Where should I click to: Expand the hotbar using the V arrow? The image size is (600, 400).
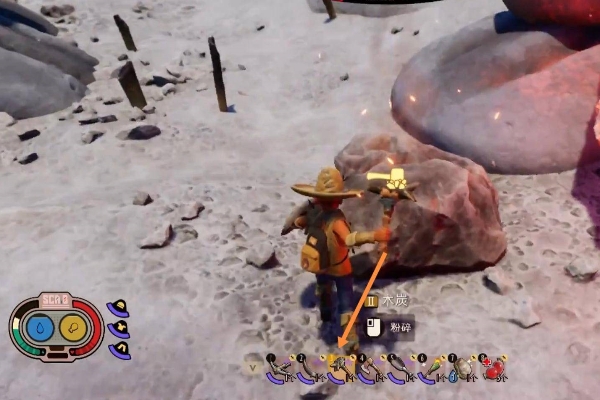point(251,367)
